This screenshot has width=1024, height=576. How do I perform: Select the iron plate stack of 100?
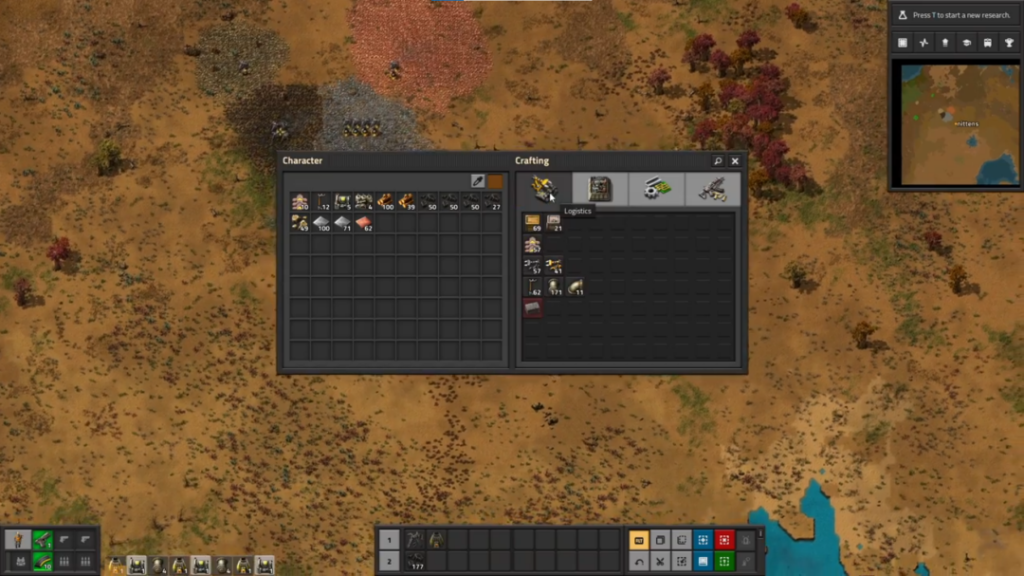coord(321,223)
